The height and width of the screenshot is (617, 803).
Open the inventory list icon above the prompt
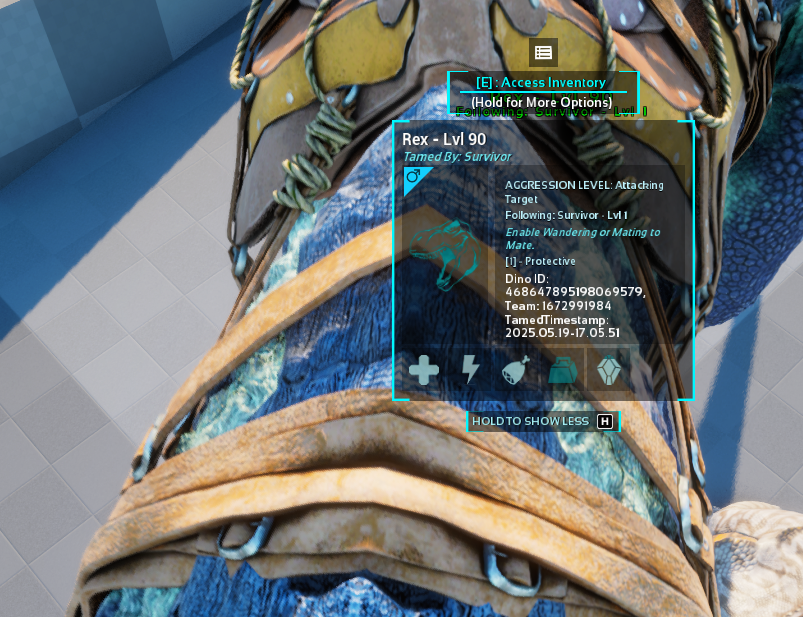tap(543, 53)
